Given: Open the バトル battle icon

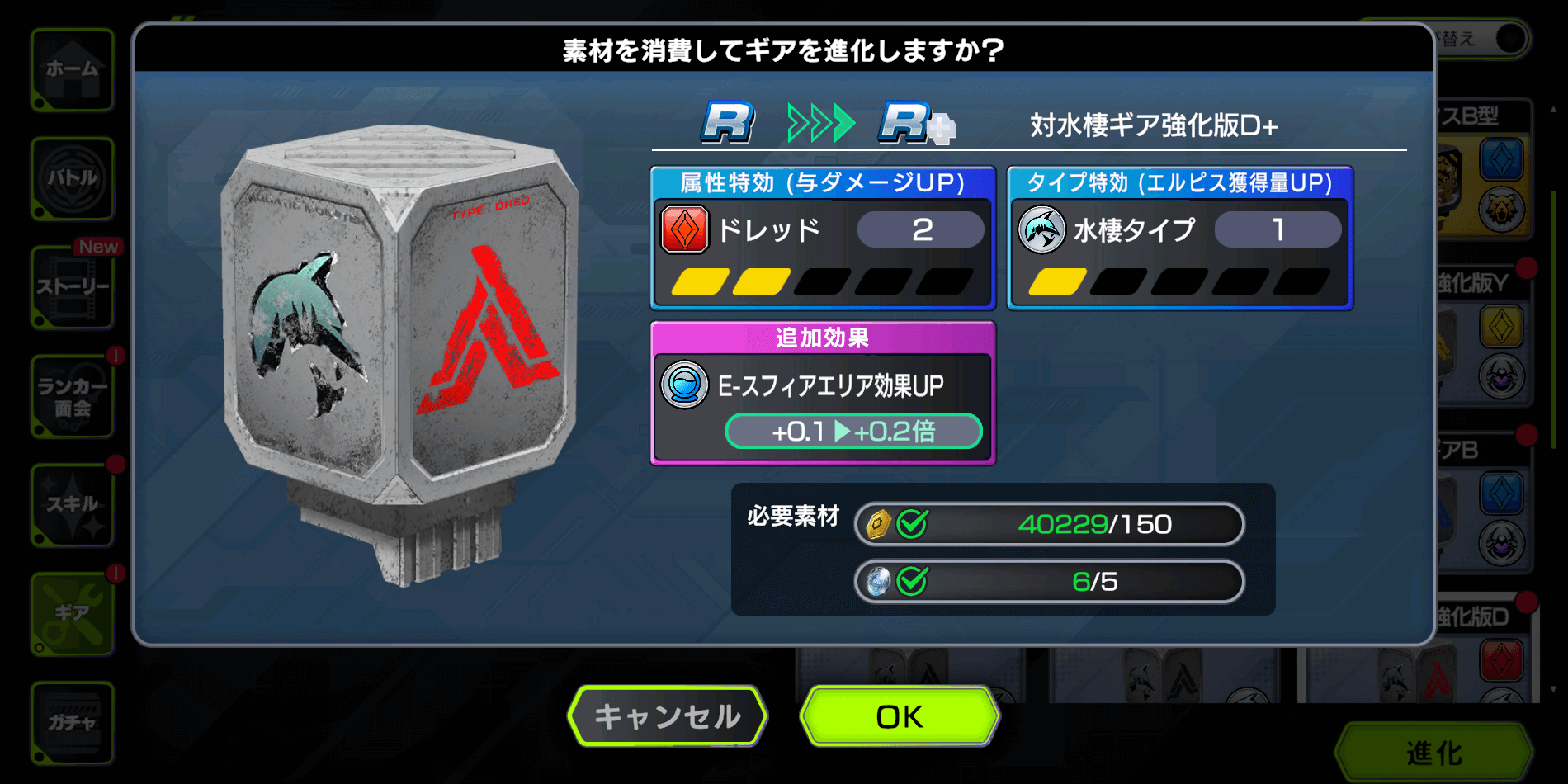Looking at the screenshot, I should click(73, 179).
